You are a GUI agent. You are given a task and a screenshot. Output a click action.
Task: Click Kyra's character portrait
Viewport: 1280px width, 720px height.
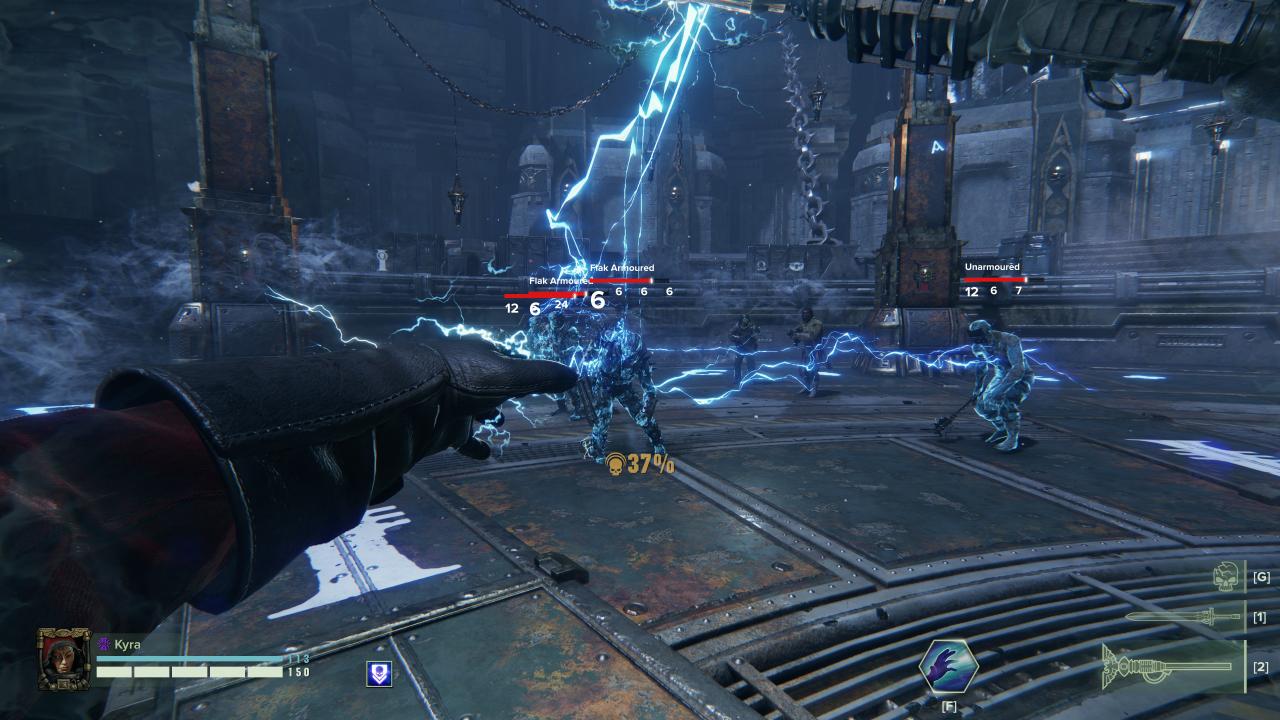pos(64,658)
